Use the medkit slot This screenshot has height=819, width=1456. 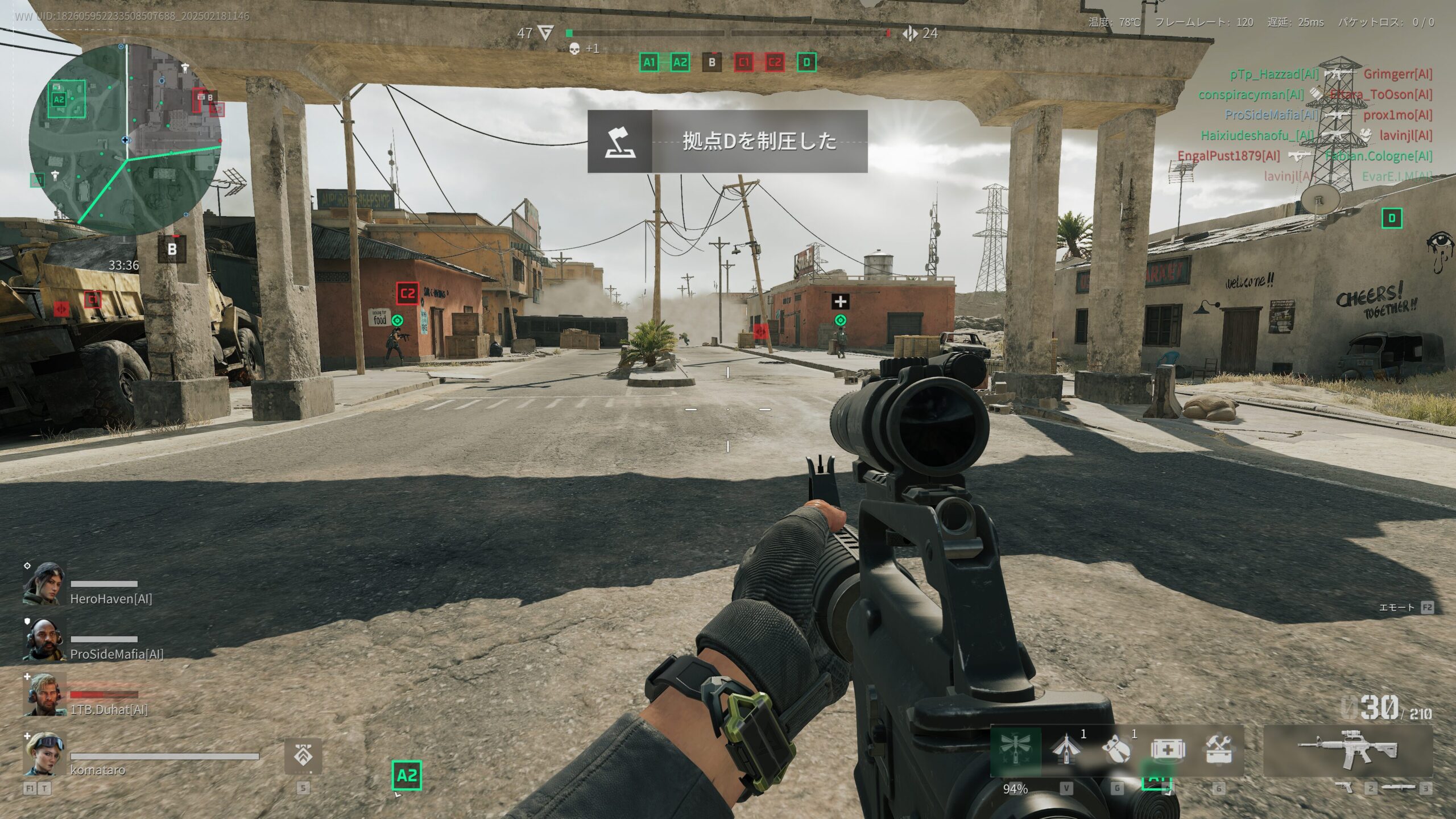(1167, 750)
